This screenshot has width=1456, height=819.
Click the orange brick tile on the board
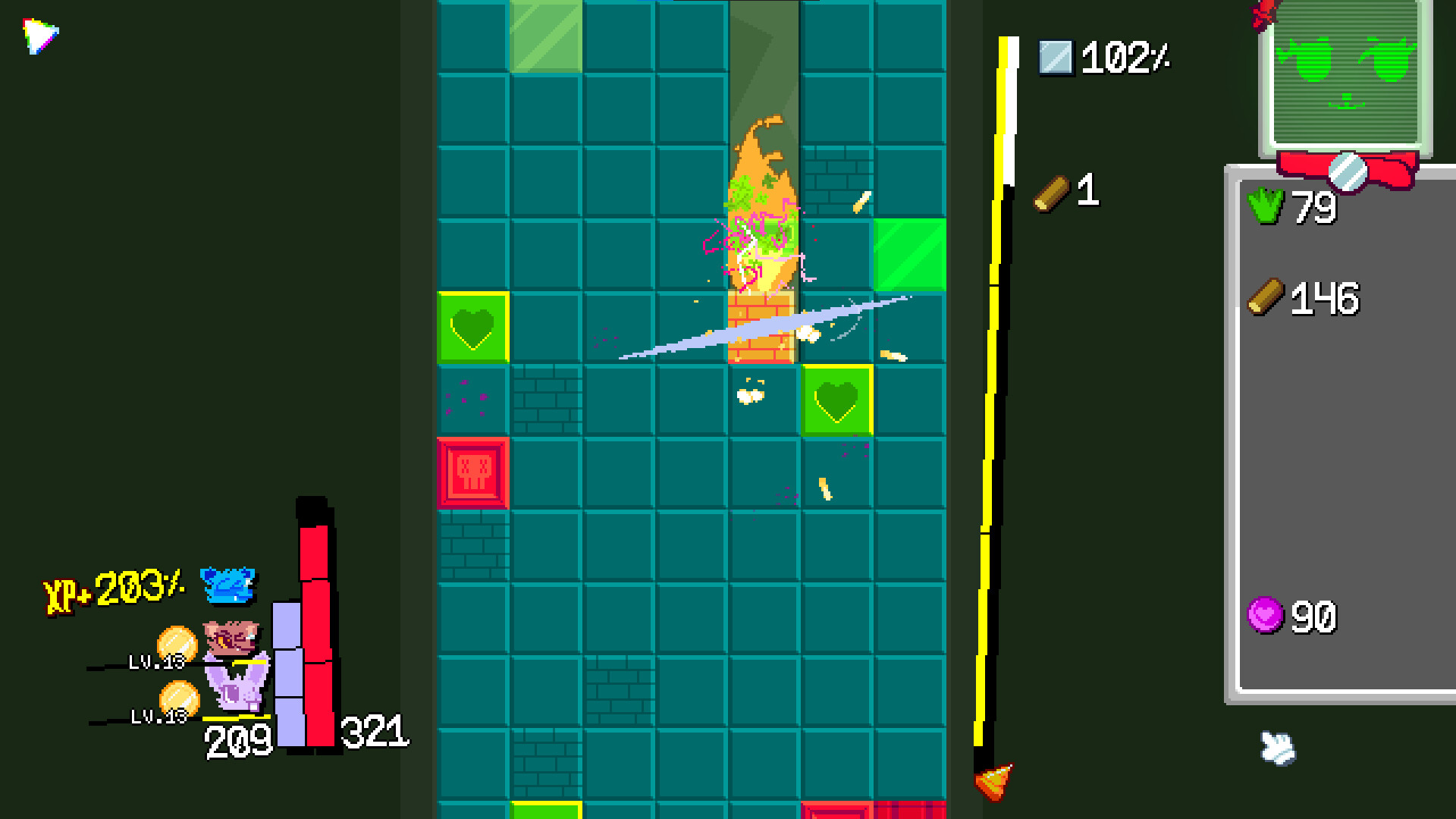761,328
